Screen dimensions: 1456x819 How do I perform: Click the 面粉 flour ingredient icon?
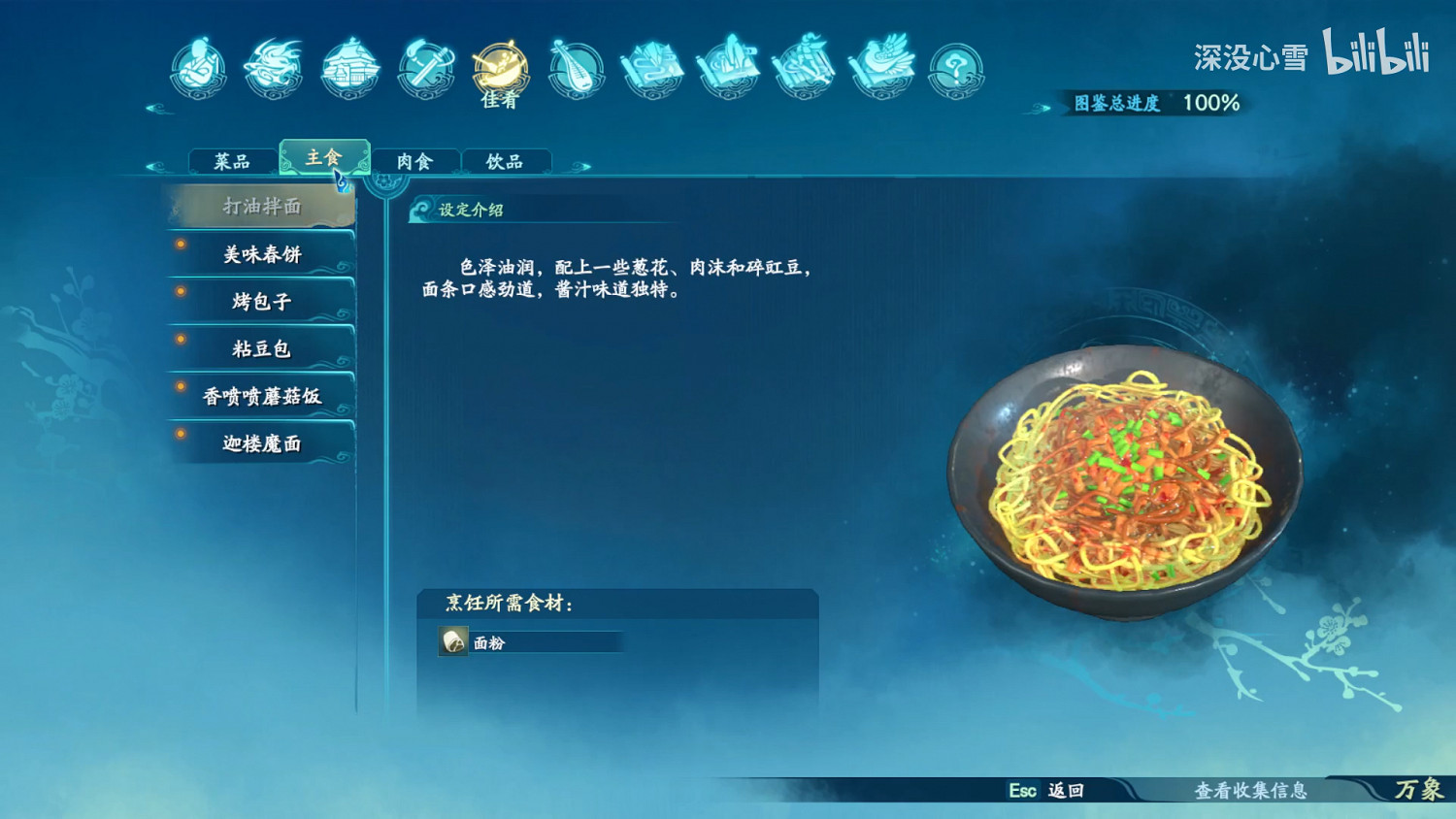coord(452,642)
